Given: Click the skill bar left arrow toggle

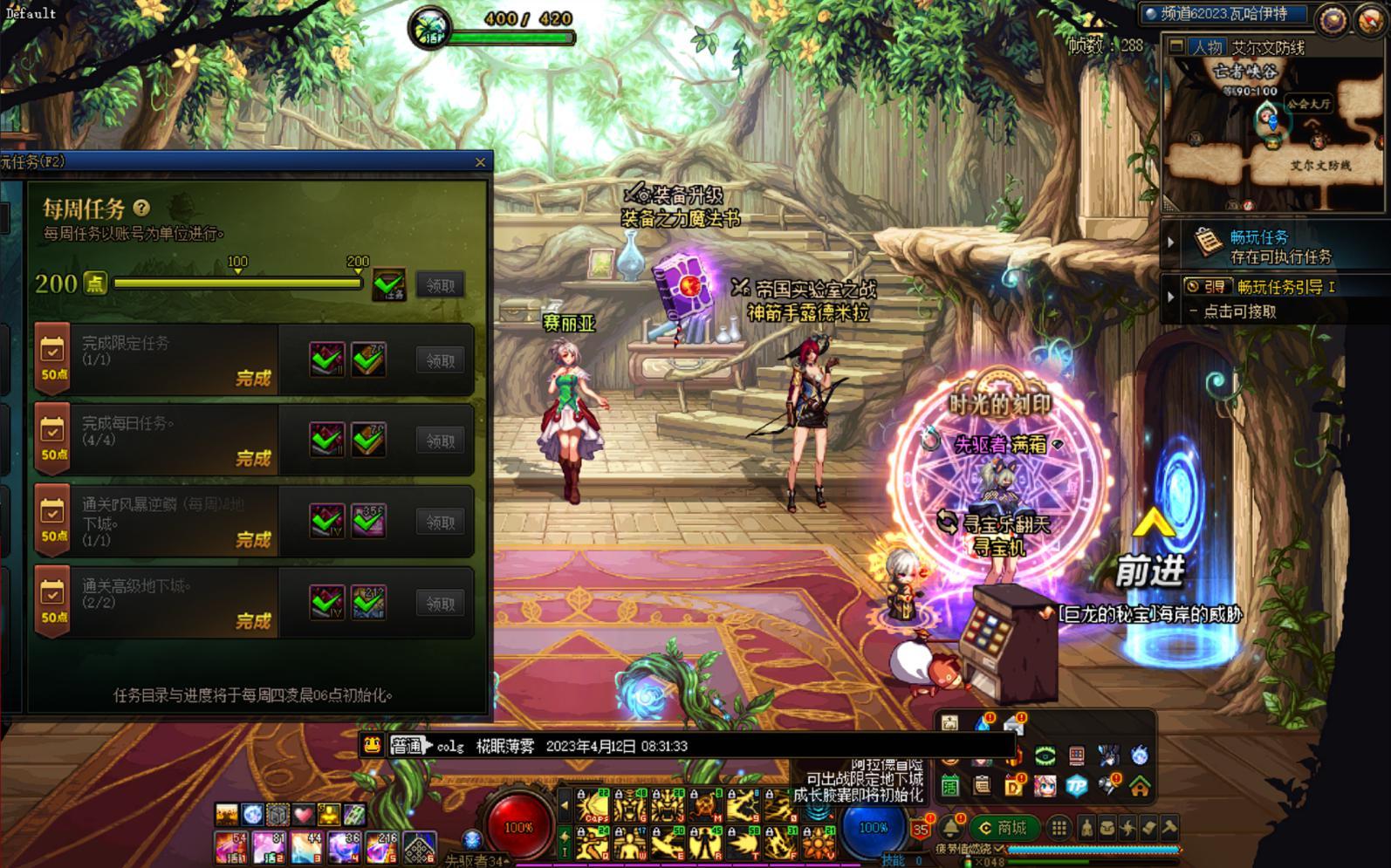Looking at the screenshot, I should pyautogui.click(x=565, y=804).
